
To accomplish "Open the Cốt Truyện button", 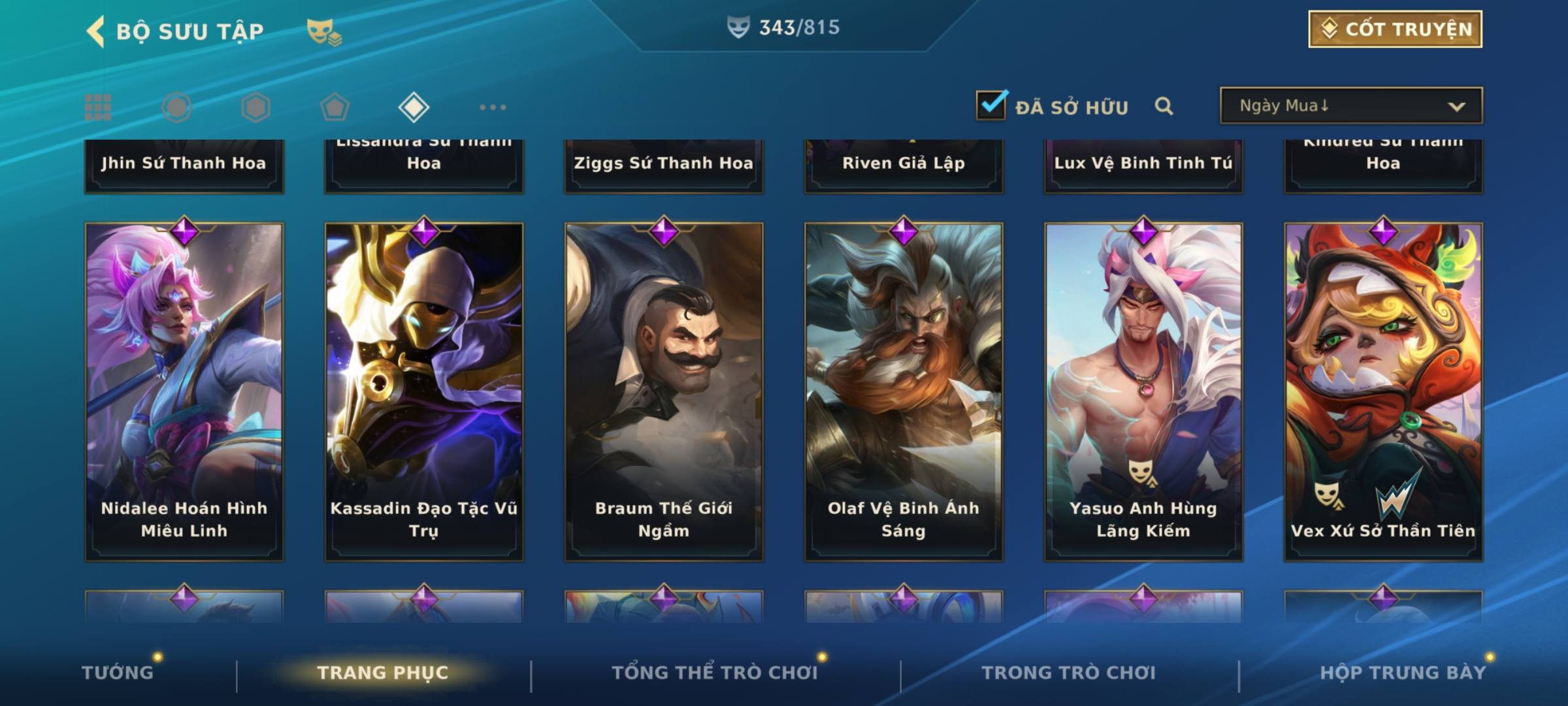I will pyautogui.click(x=1395, y=29).
